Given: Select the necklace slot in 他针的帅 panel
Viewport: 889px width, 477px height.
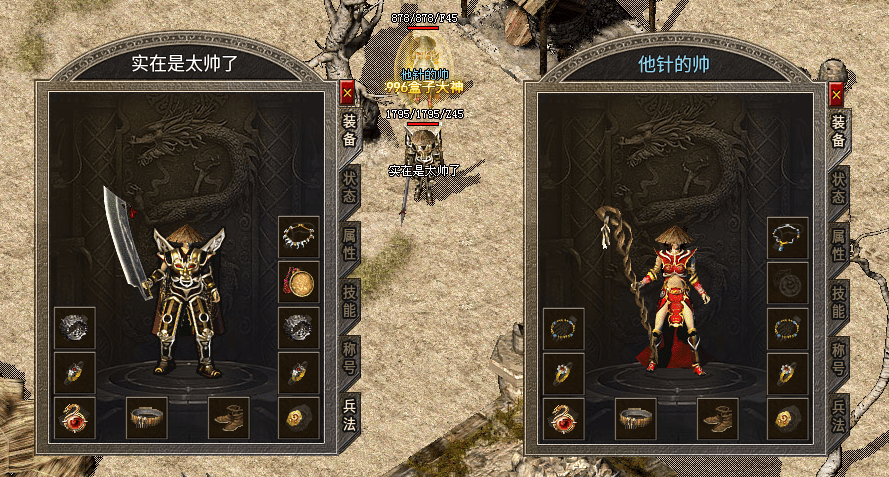Looking at the screenshot, I should click(787, 237).
